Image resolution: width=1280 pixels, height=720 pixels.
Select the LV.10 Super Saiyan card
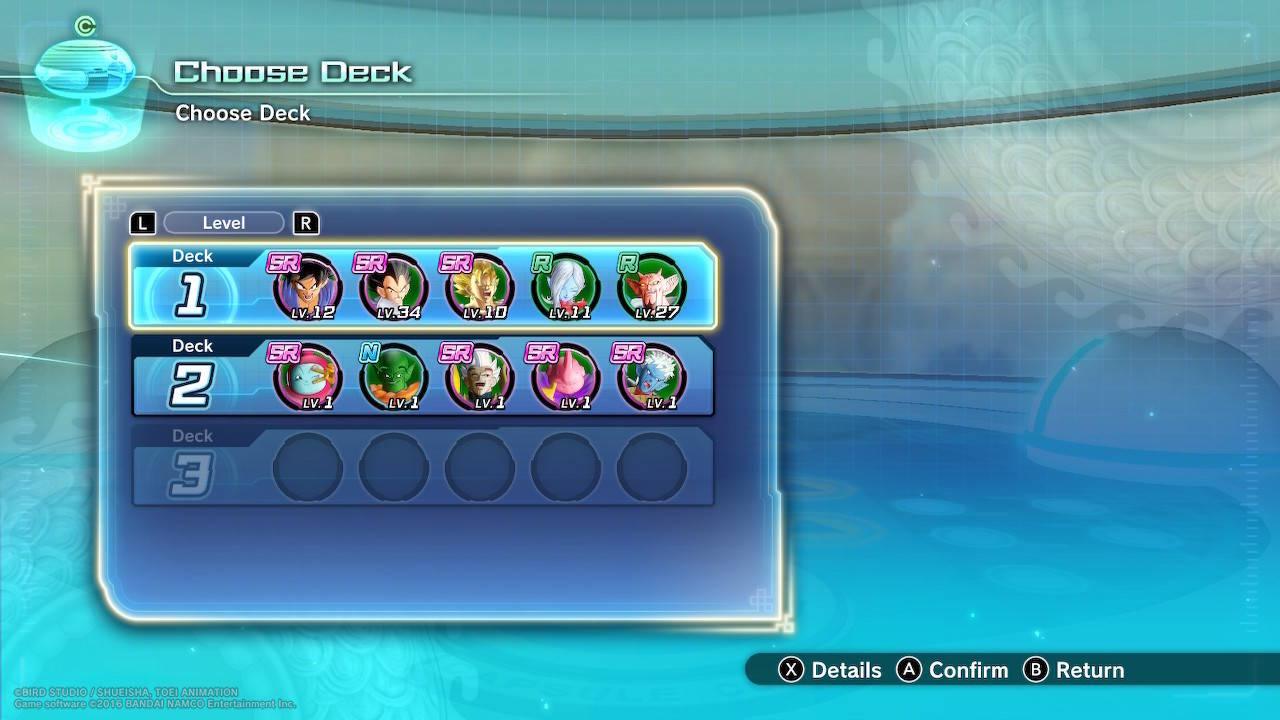[x=479, y=288]
